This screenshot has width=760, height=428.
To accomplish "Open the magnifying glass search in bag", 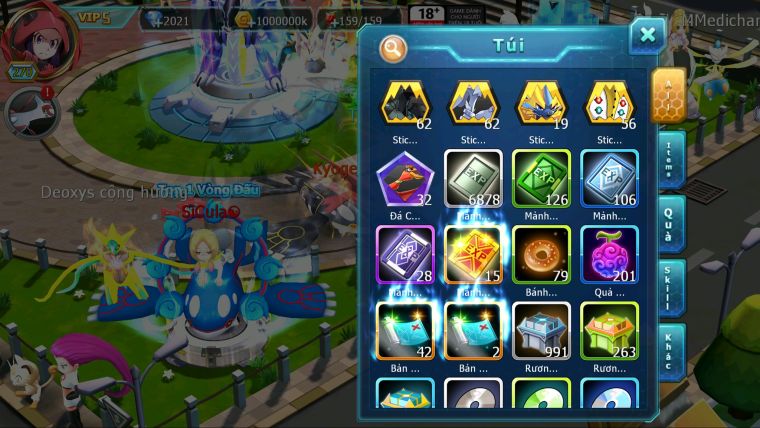I will coord(393,47).
